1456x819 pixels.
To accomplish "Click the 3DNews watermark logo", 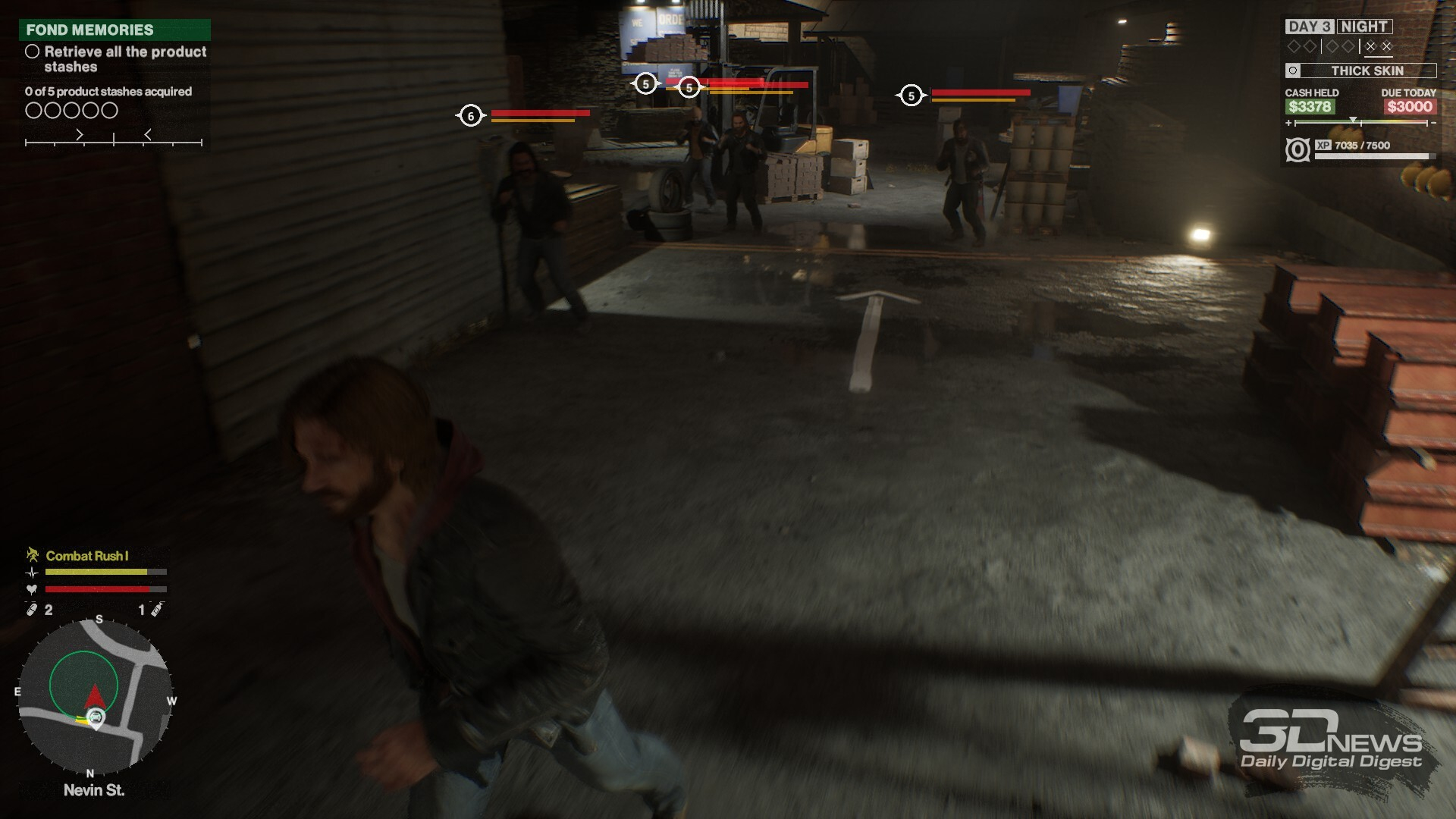I will tap(1331, 740).
